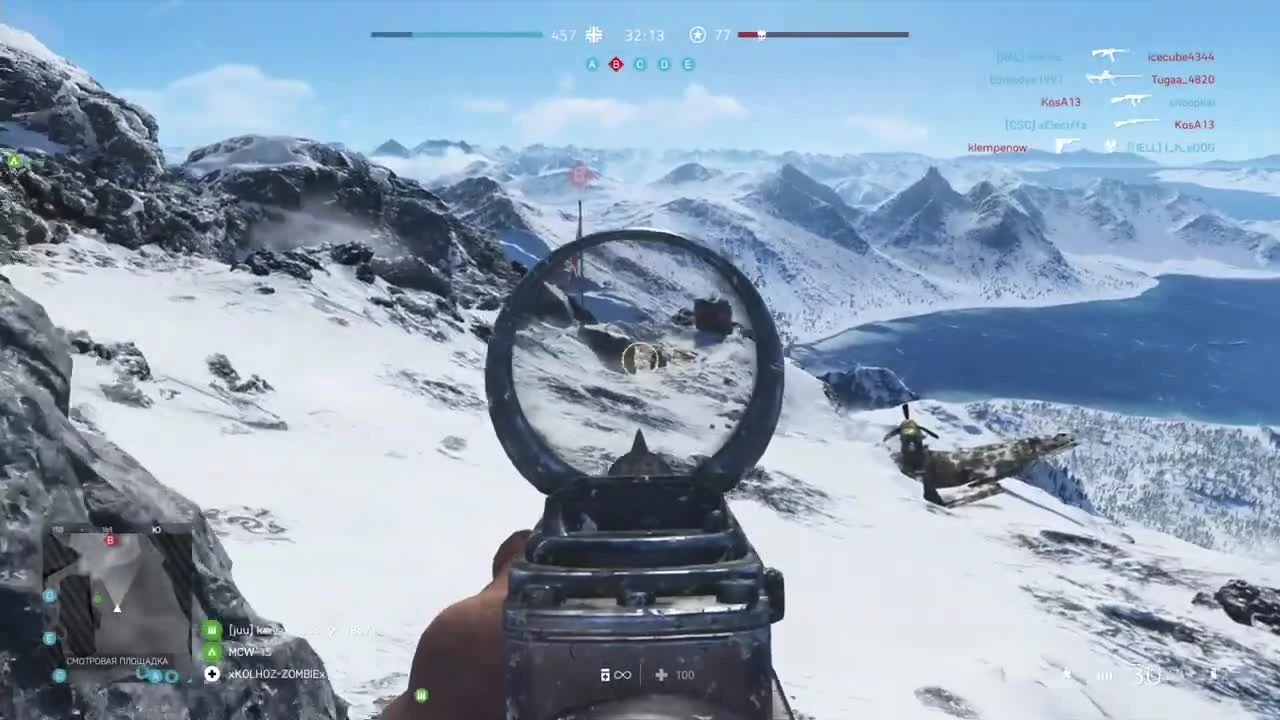1280x720 pixels.
Task: Click the enemy ticket progress bar at top
Action: pyautogui.click(x=822, y=35)
